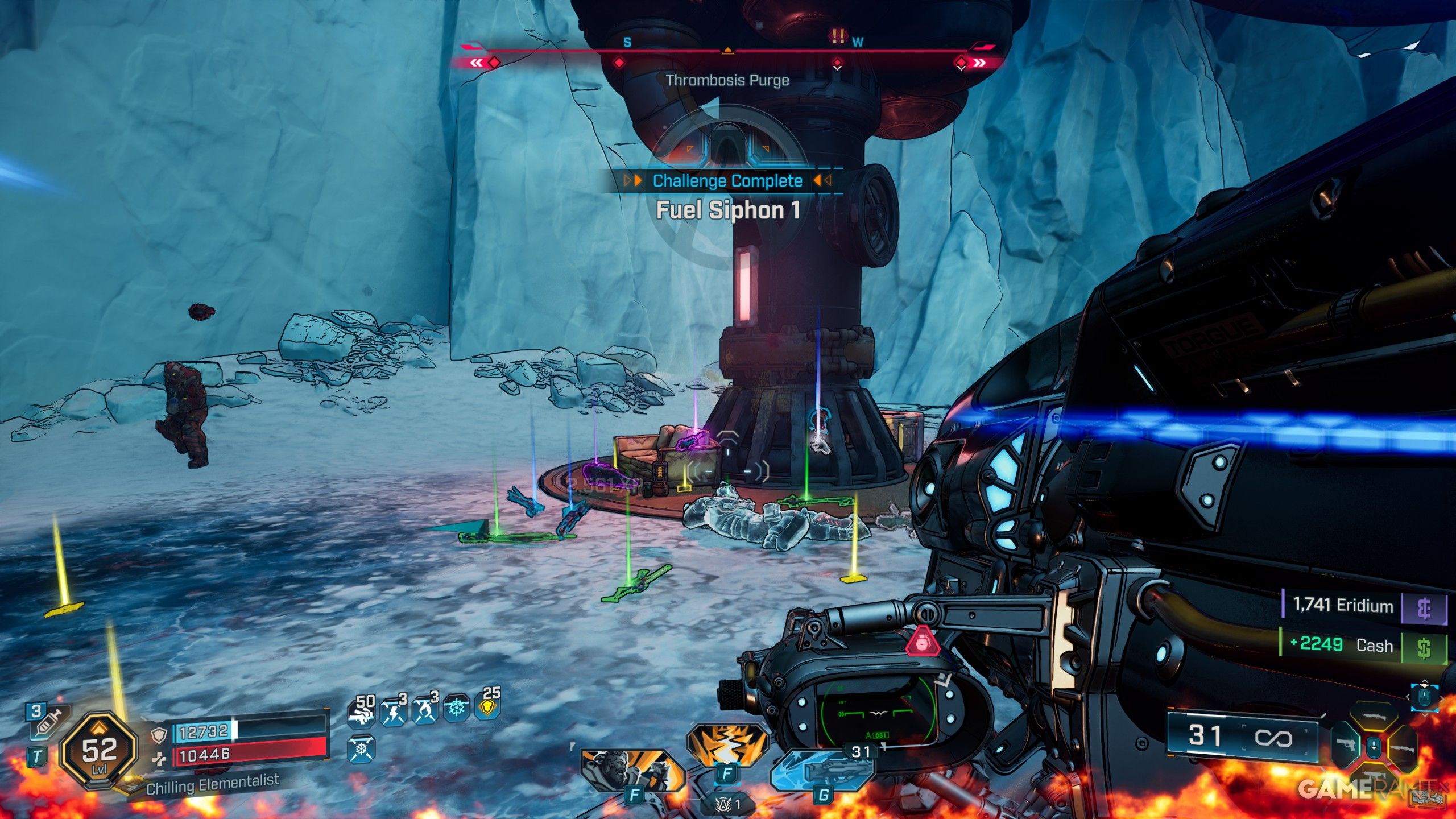Click the red exclamation marker on compass
This screenshot has width=1456, height=819.
[837, 37]
